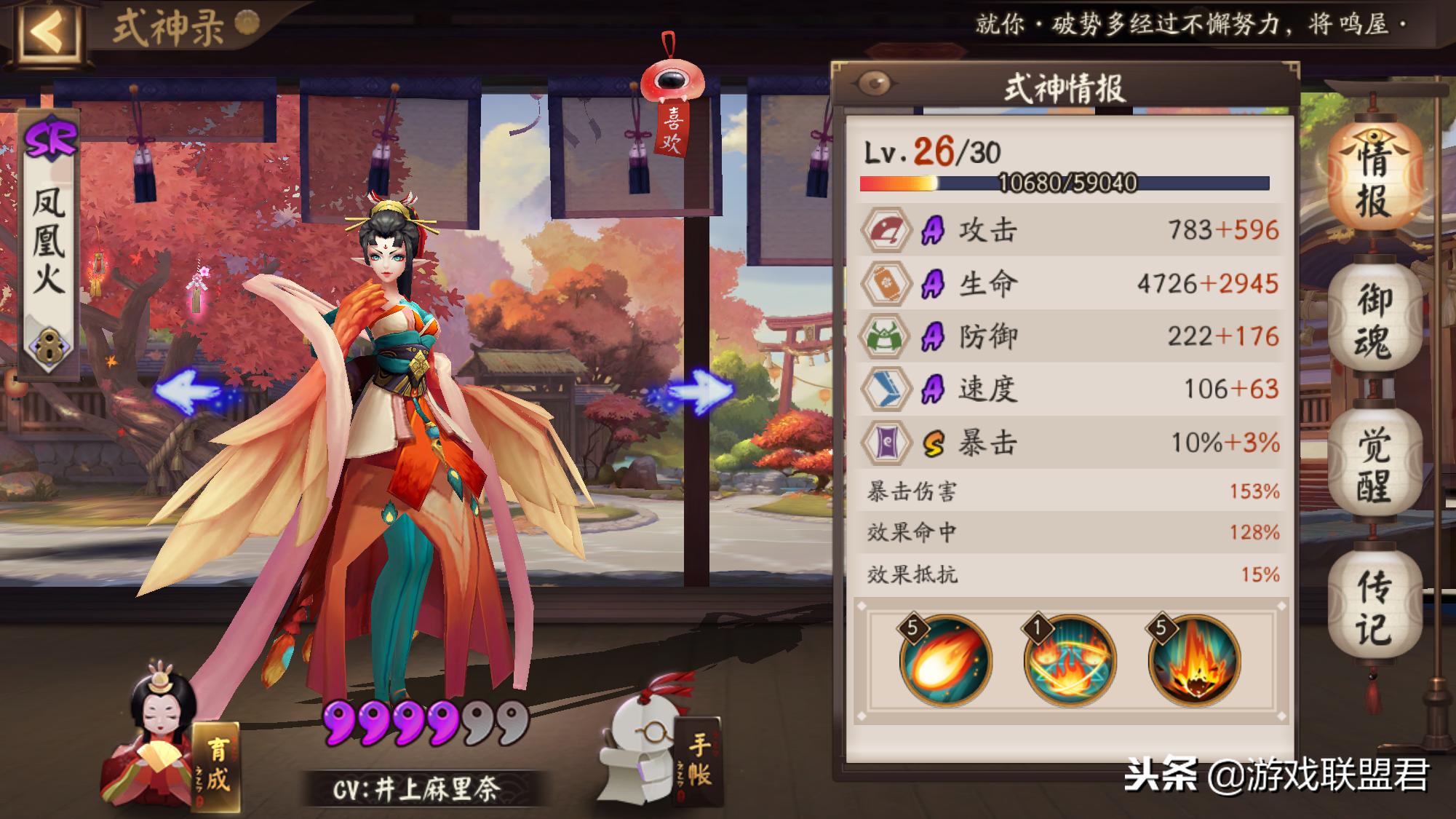Tap the 速度 speed stat row
This screenshot has height=819, width=1456.
click(1070, 389)
